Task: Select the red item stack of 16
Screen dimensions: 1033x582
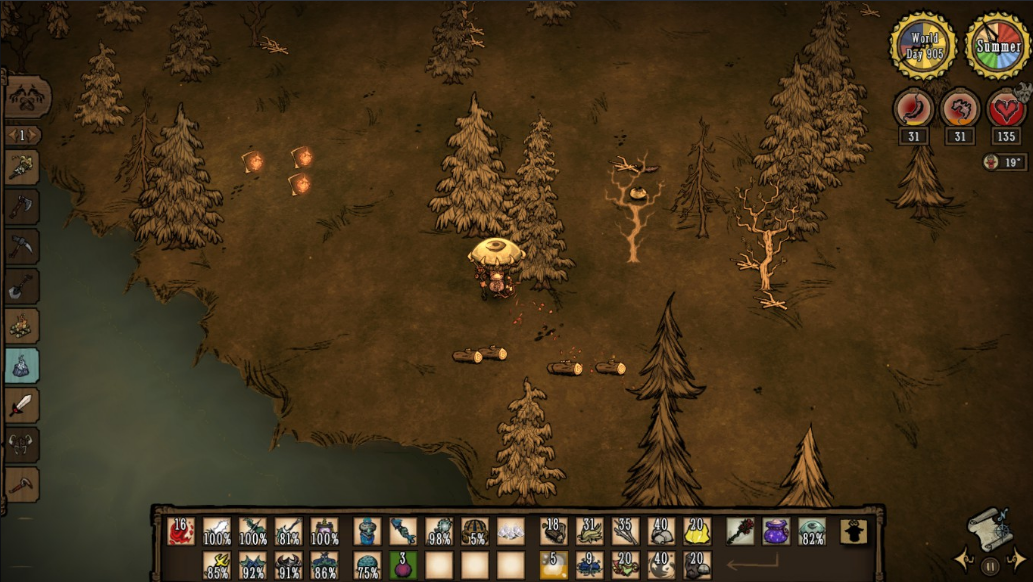Action: pyautogui.click(x=181, y=531)
